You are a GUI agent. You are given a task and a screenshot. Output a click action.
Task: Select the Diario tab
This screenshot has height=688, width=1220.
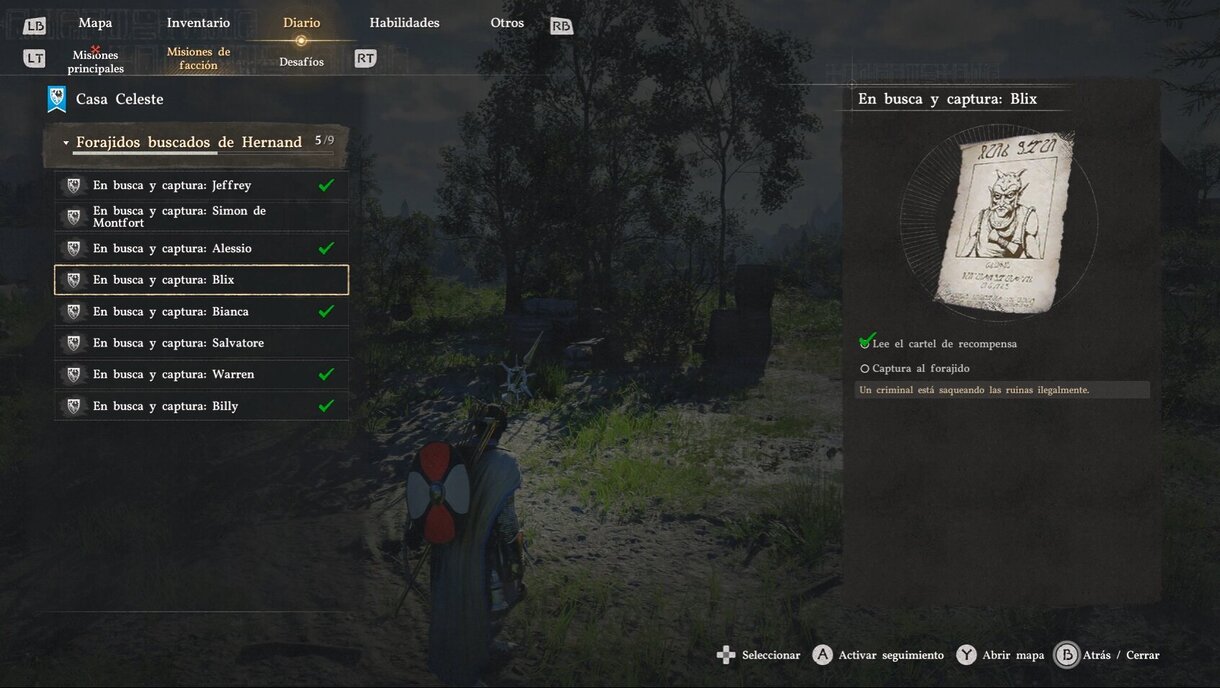coord(301,23)
